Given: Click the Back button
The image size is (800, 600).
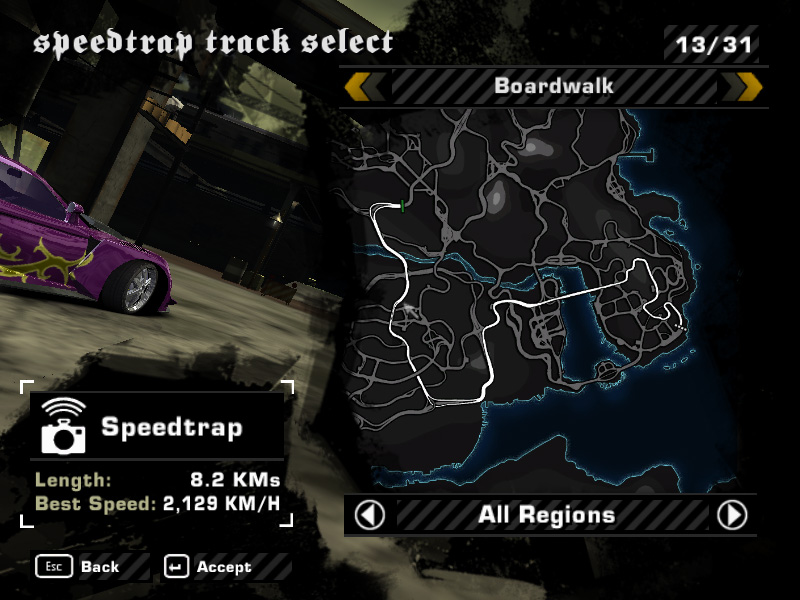Looking at the screenshot, I should pyautogui.click(x=78, y=567).
